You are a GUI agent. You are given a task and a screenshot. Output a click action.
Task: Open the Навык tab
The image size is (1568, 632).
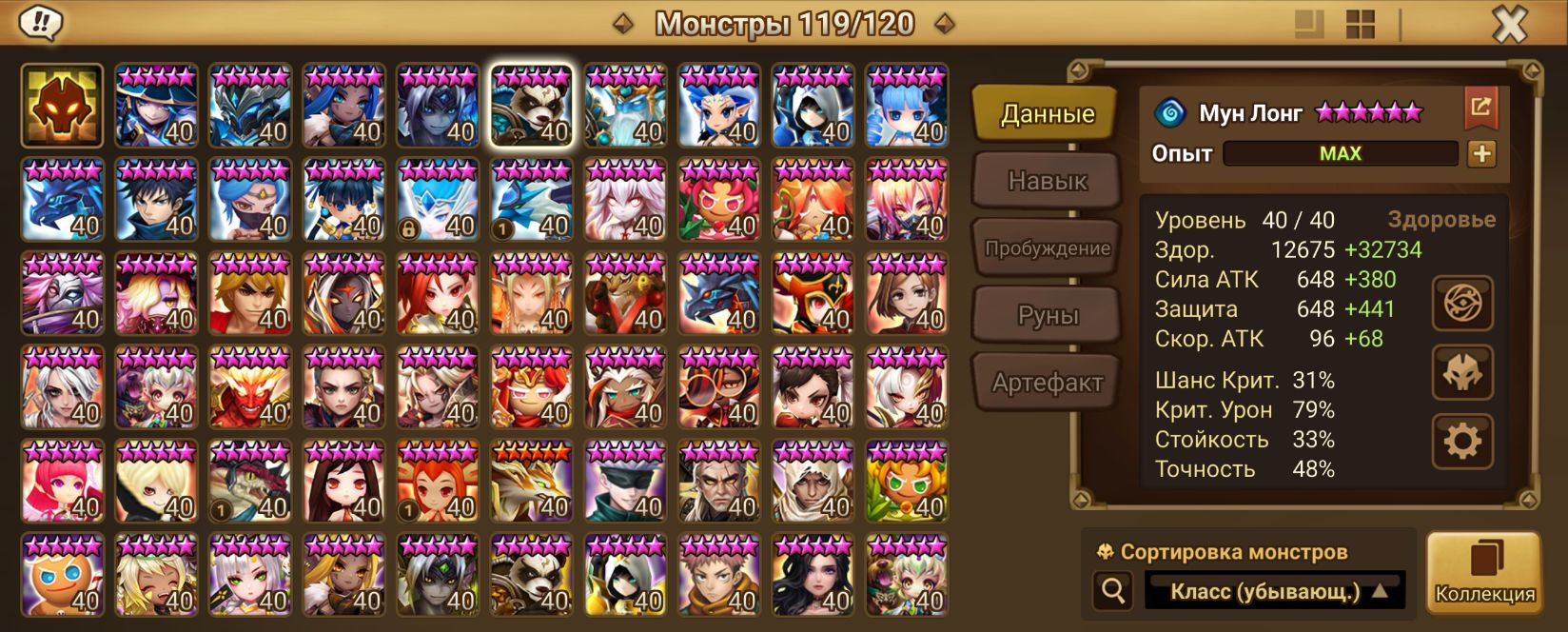coord(1047,181)
